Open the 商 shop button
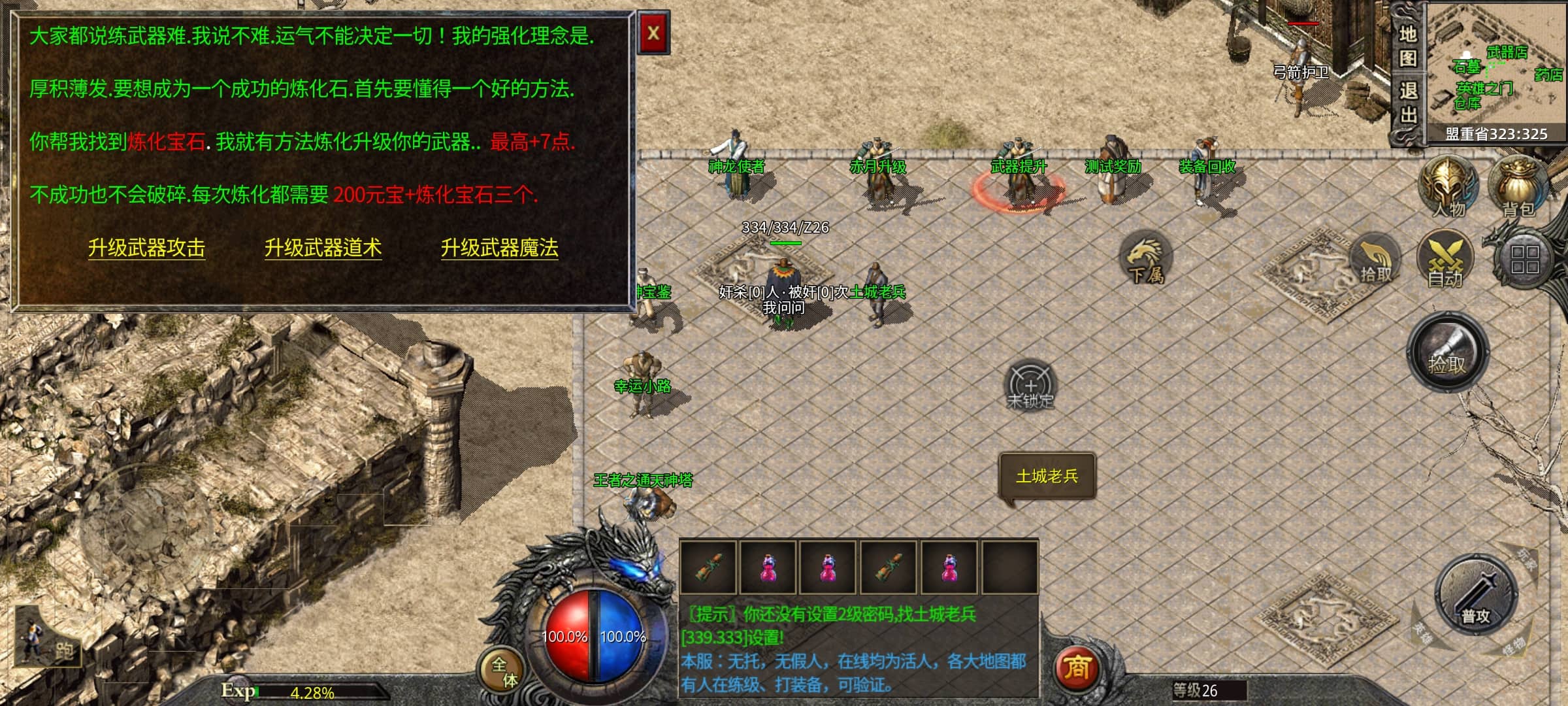The image size is (1568, 706). pyautogui.click(x=1077, y=668)
